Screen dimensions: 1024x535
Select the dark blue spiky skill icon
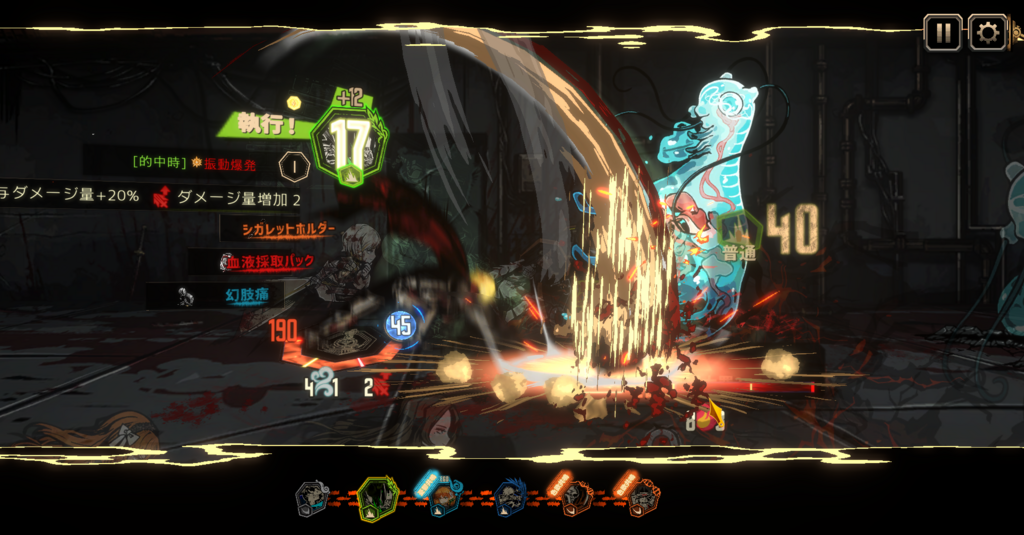coord(510,497)
